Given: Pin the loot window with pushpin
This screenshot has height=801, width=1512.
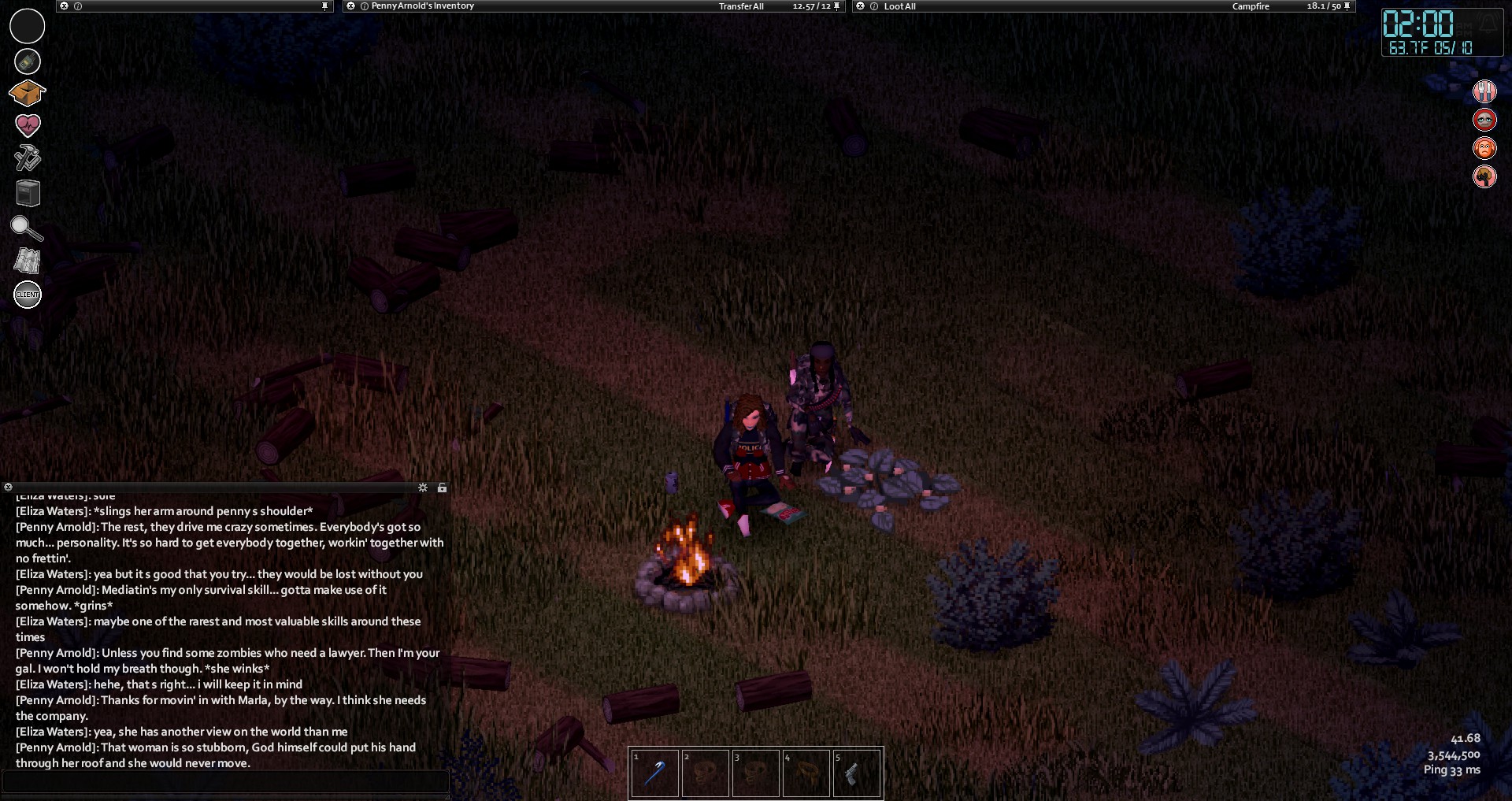Looking at the screenshot, I should click(x=1347, y=6).
